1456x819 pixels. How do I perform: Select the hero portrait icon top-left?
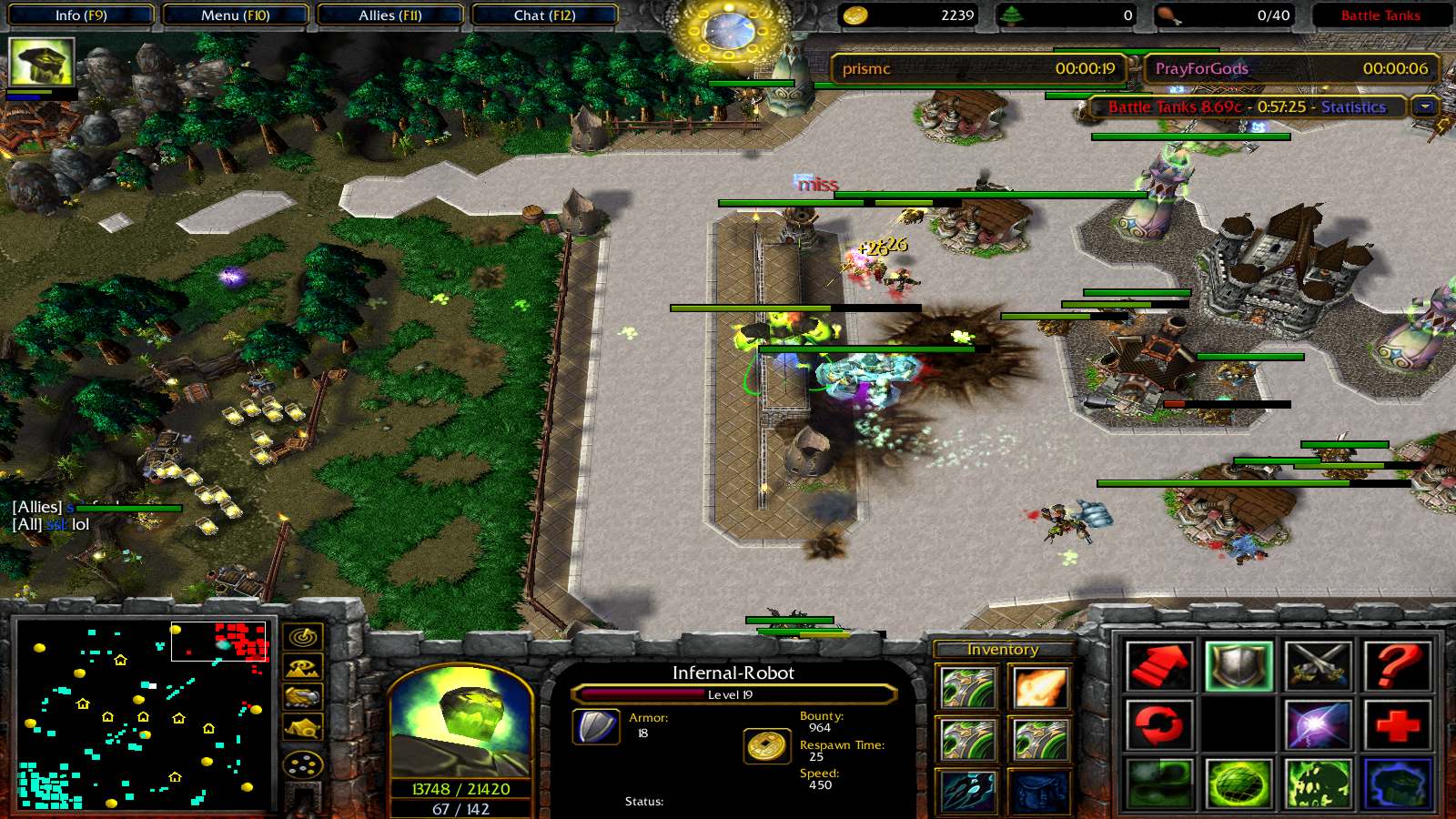coord(41,62)
